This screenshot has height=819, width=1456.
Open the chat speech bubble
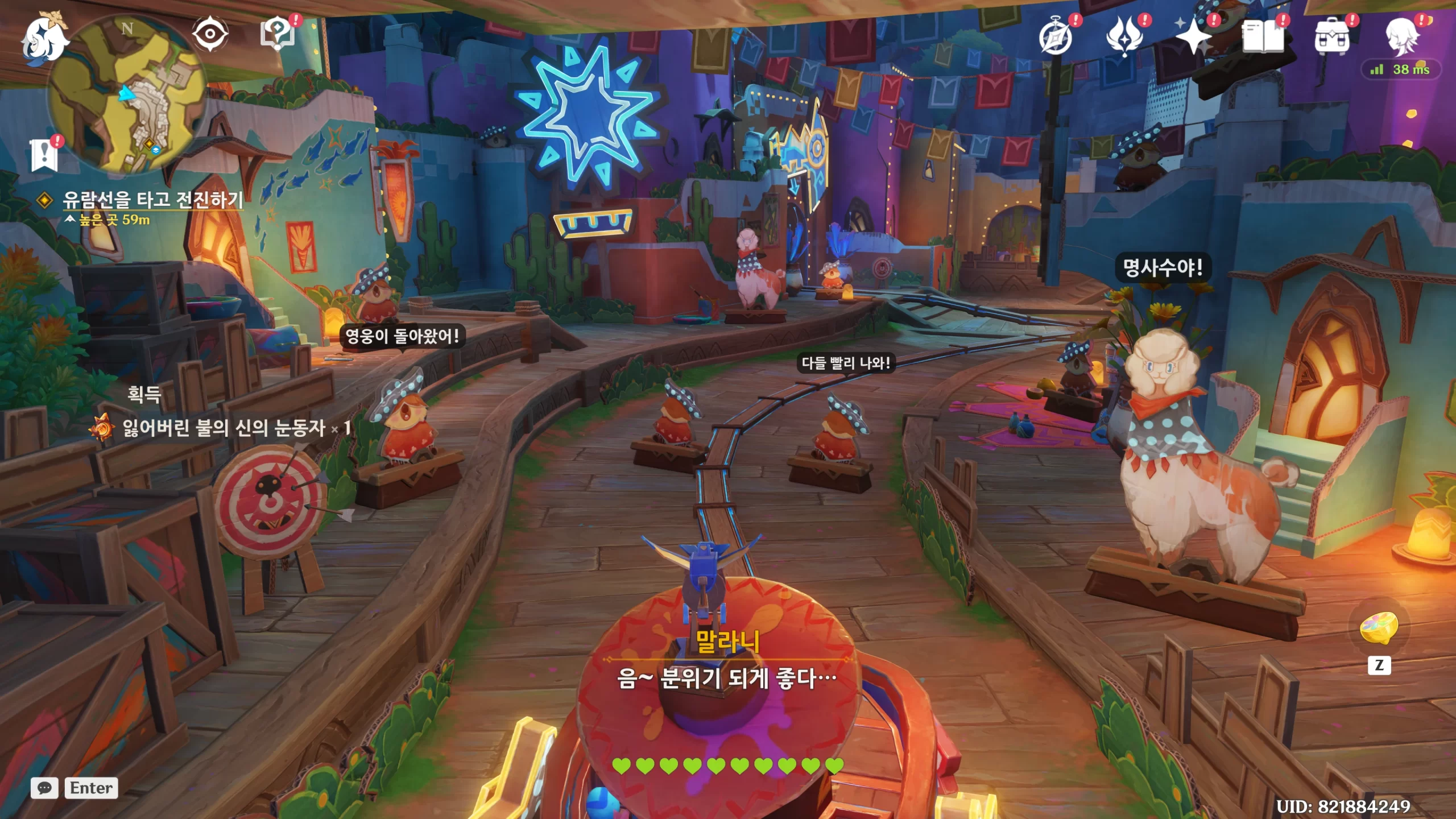tap(44, 788)
